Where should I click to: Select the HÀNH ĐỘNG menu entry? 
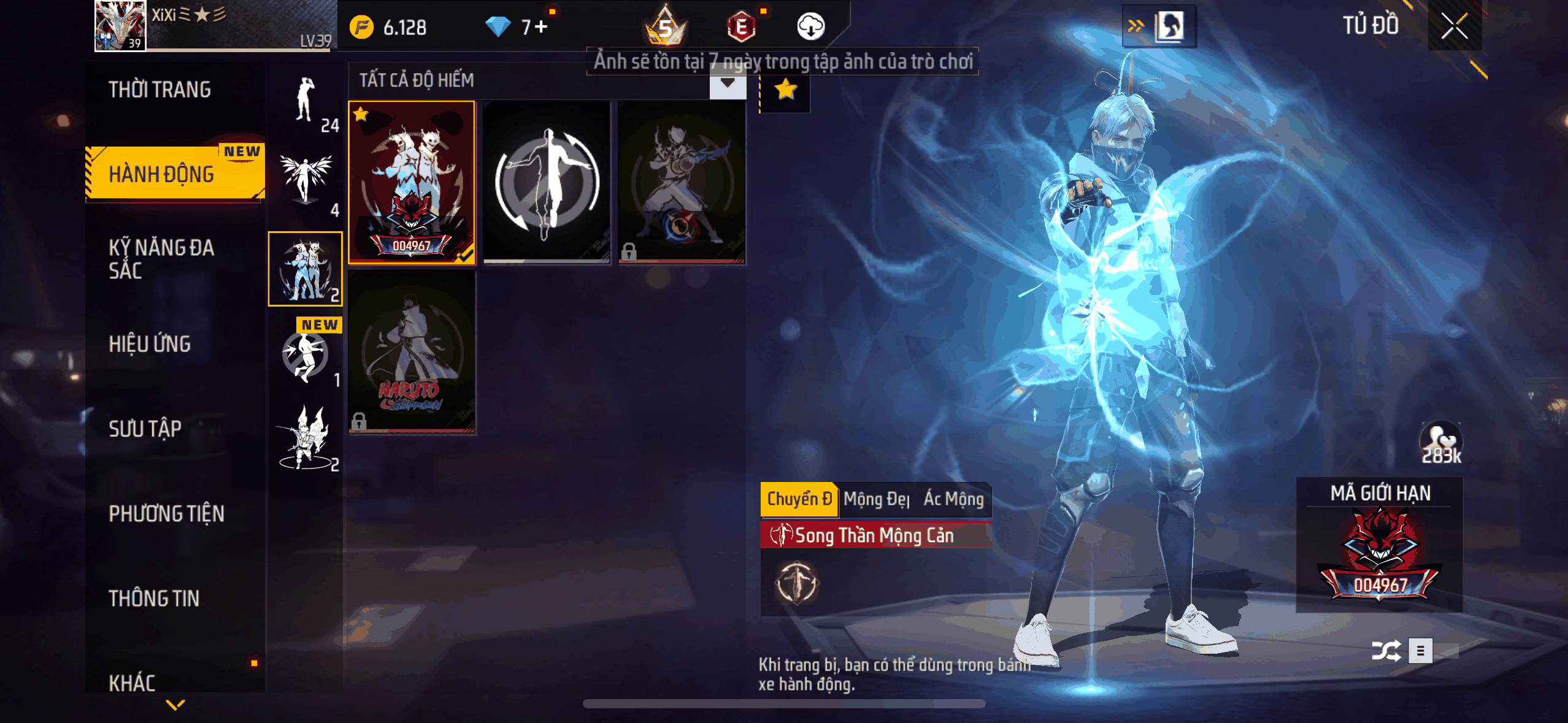pyautogui.click(x=162, y=174)
